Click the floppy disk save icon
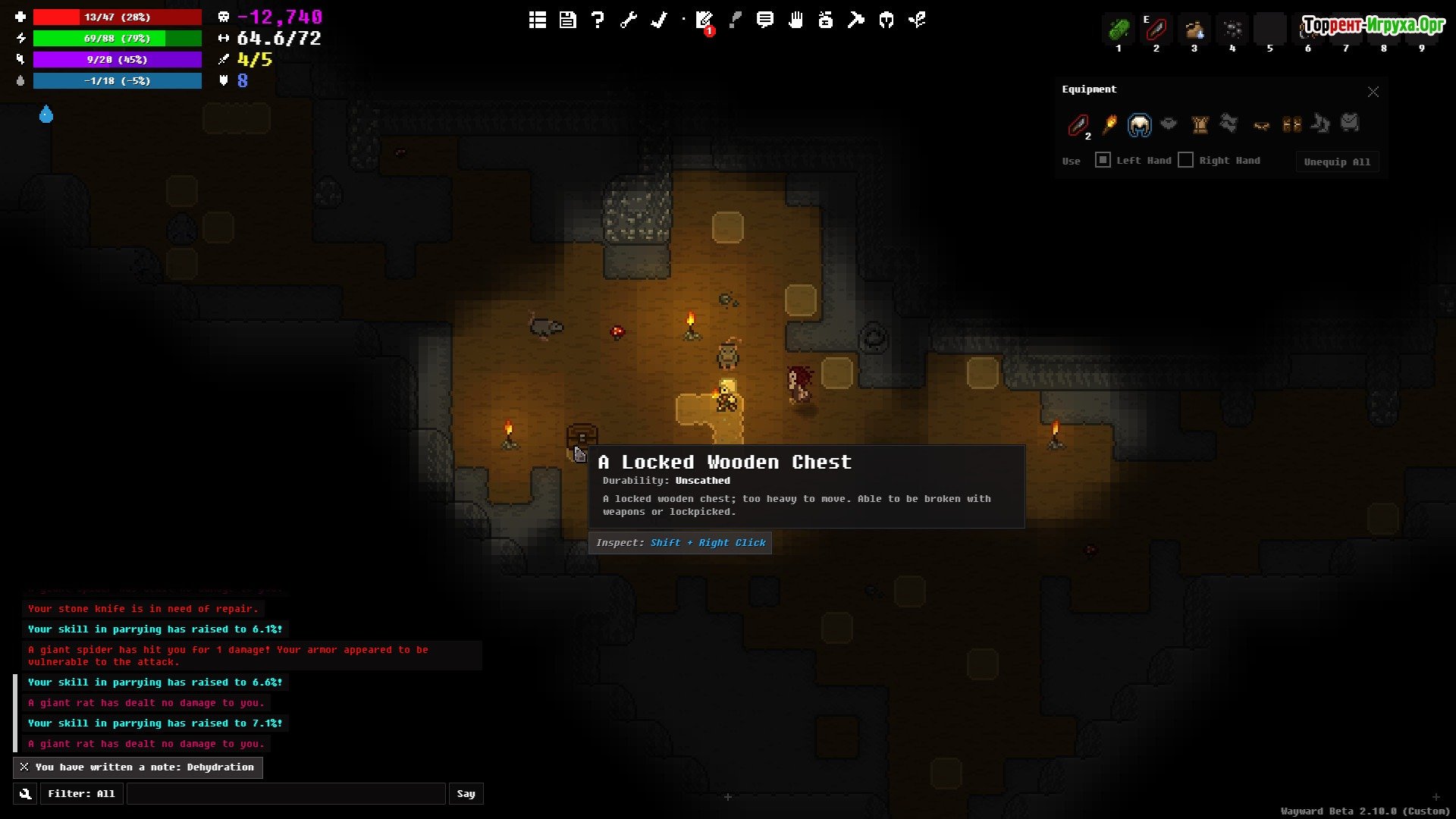This screenshot has width=1456, height=819. pos(568,20)
